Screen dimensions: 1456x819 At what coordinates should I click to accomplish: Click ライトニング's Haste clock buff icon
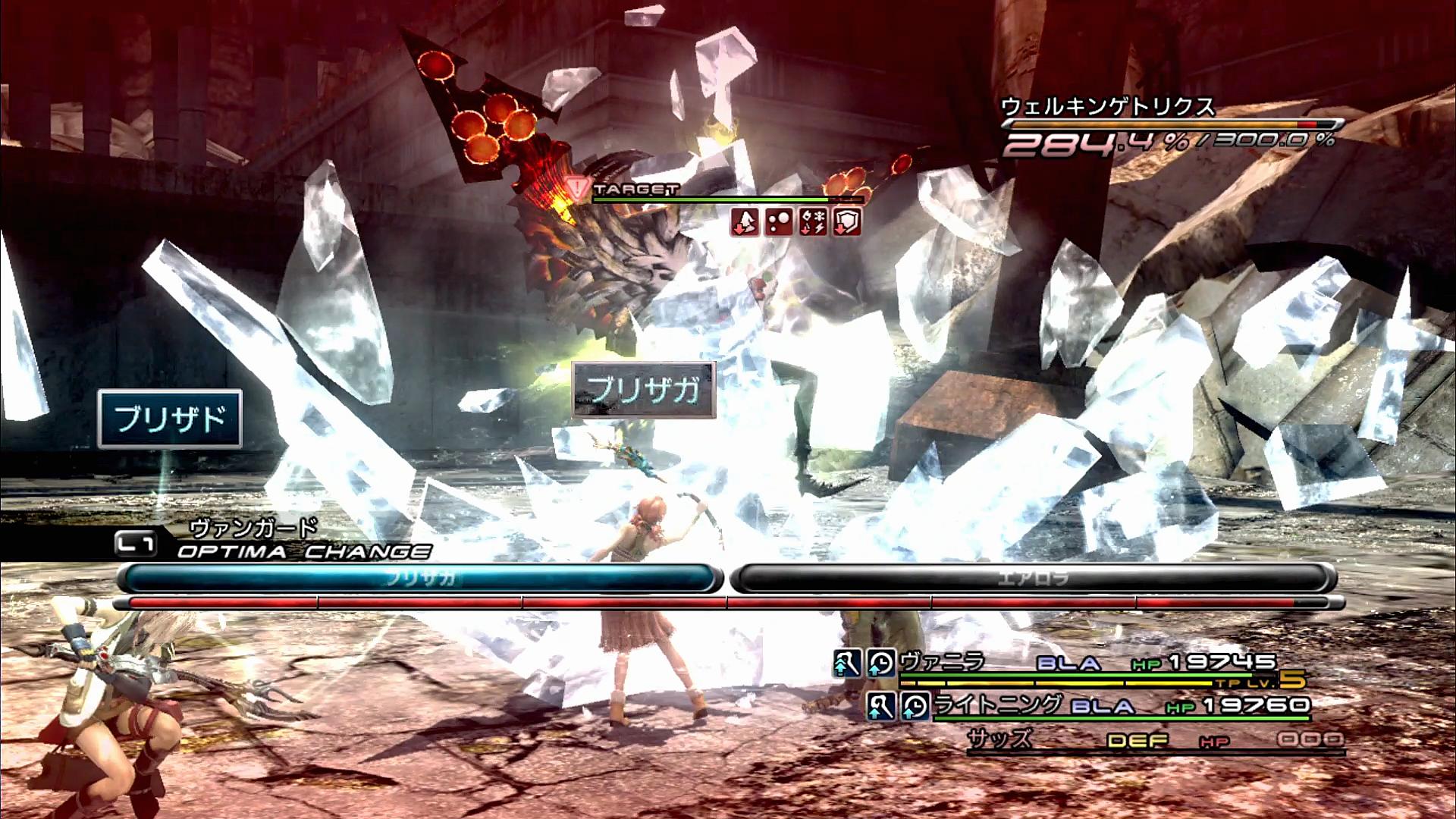(x=915, y=706)
